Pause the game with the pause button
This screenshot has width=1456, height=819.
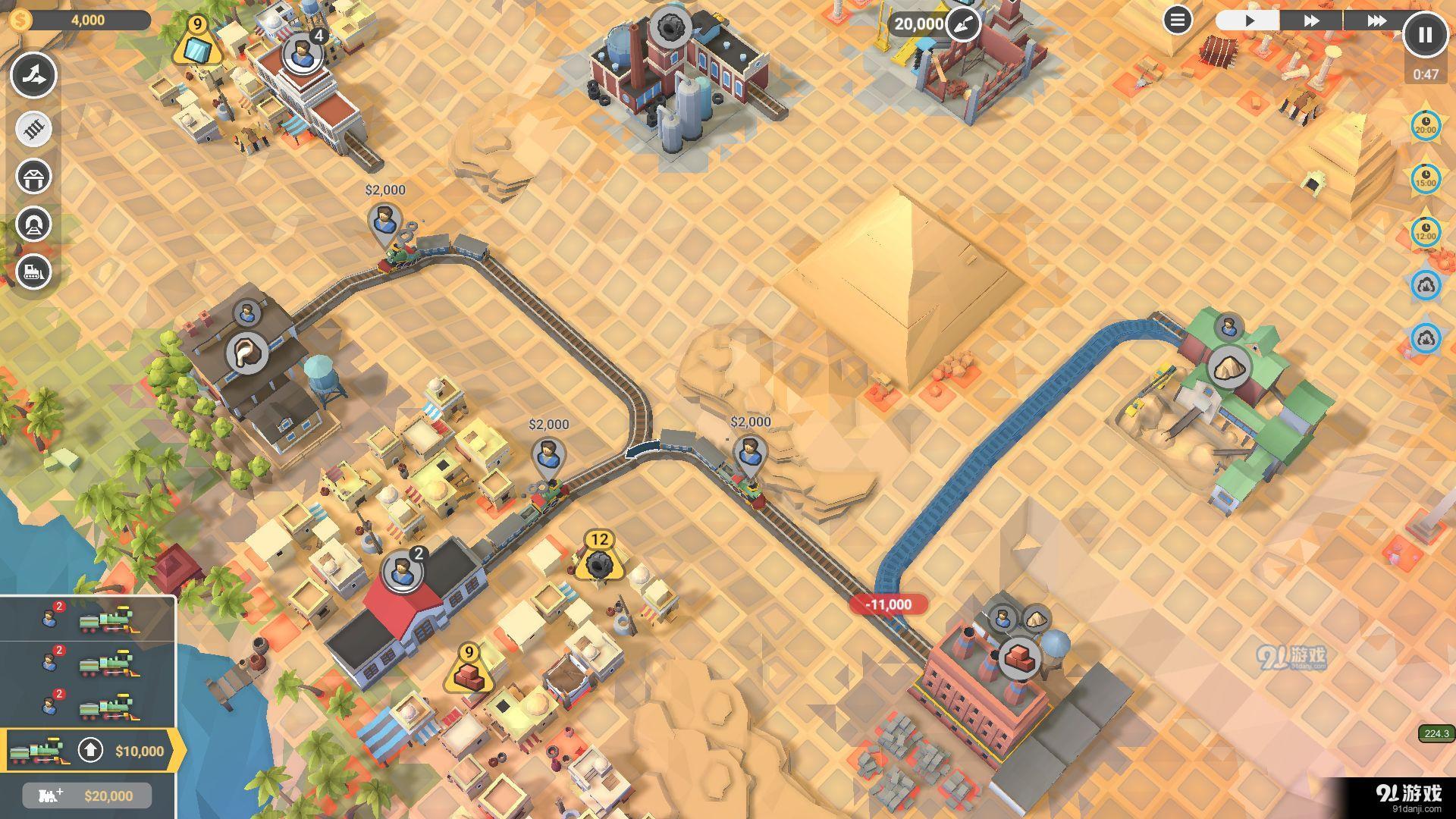pos(1425,35)
